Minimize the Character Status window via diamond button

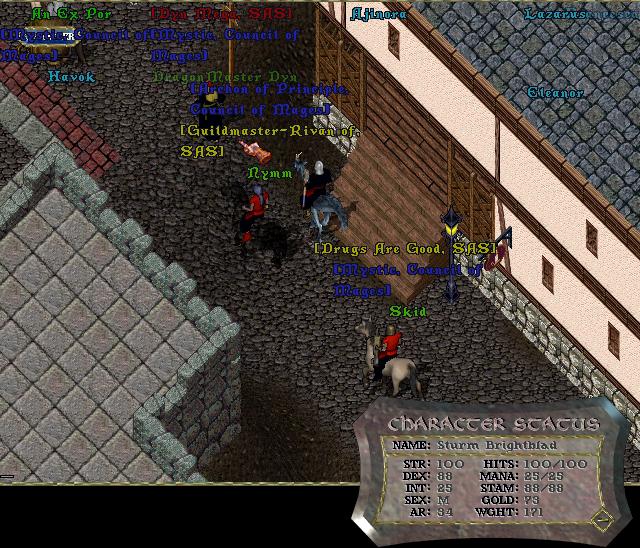599,520
